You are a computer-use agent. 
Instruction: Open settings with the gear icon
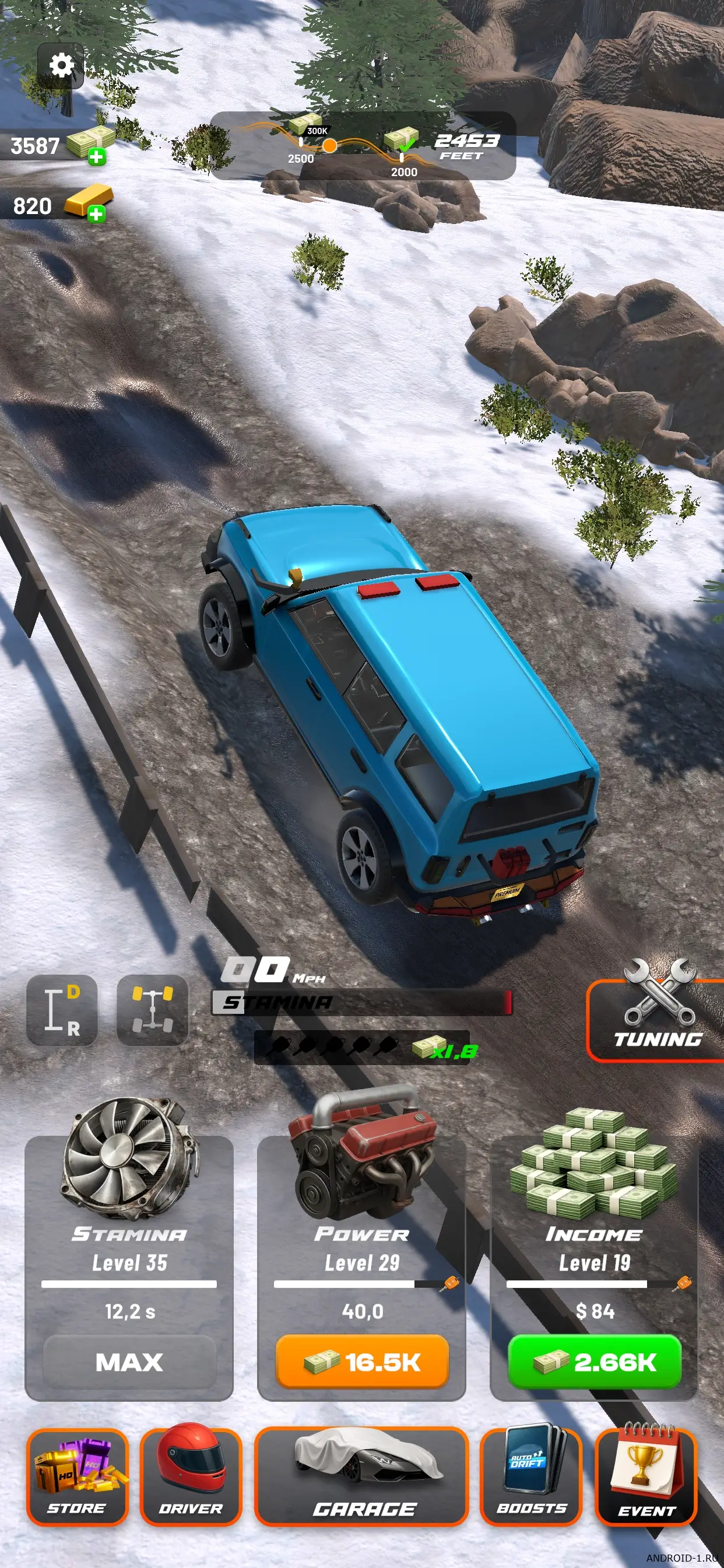(x=61, y=65)
